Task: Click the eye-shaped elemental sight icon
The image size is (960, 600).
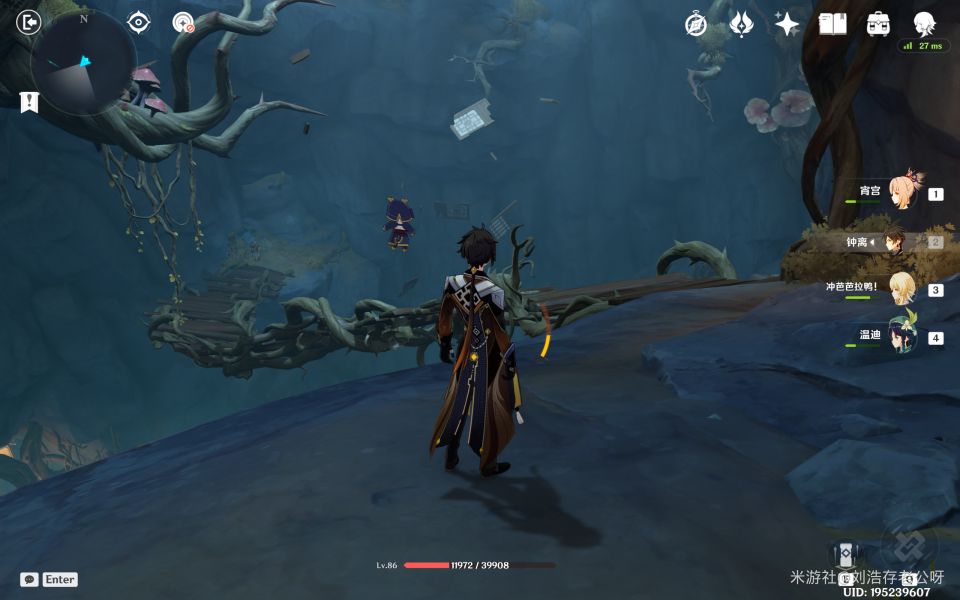Action: click(138, 22)
